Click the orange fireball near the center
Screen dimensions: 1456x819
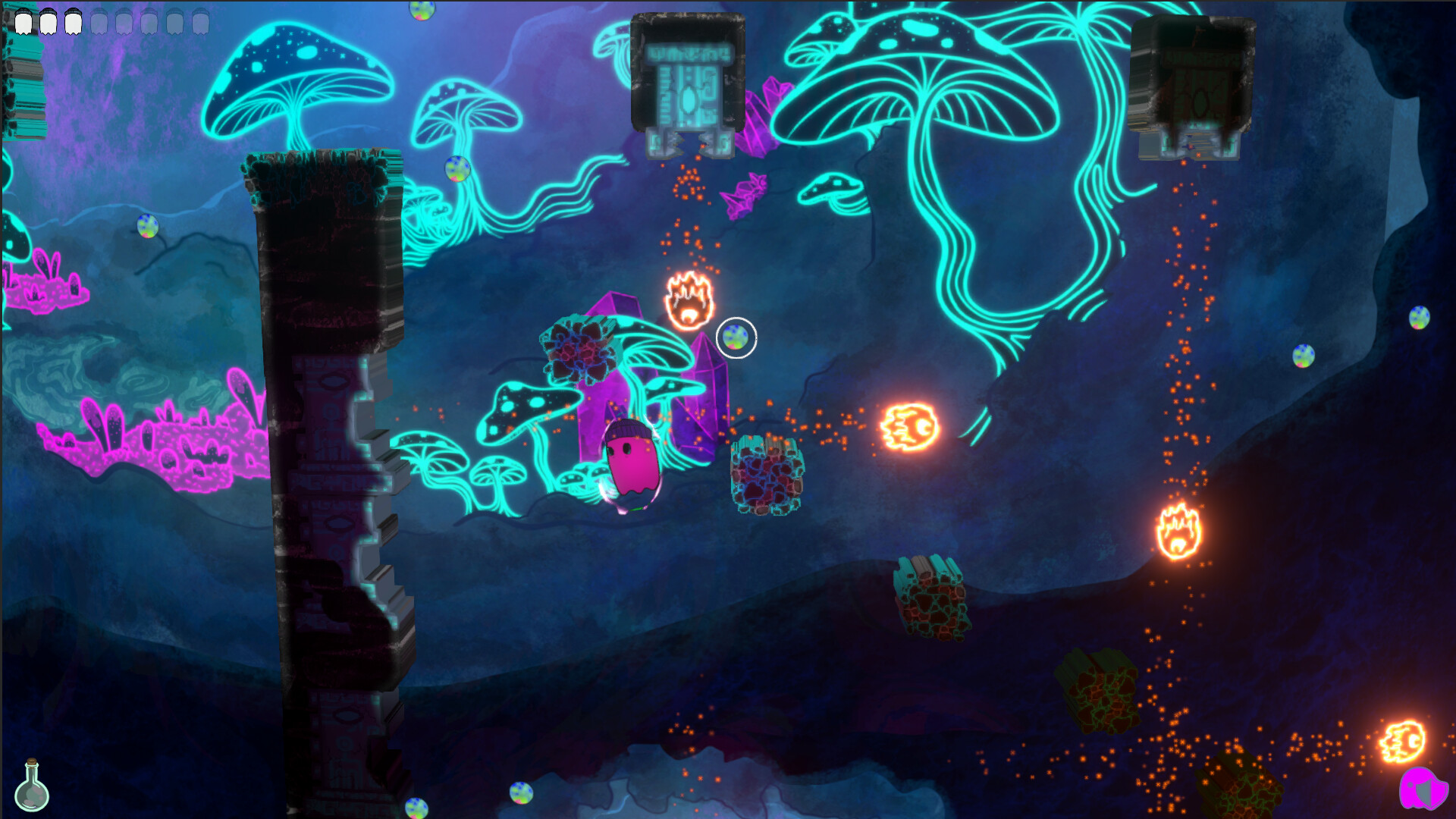point(908,426)
